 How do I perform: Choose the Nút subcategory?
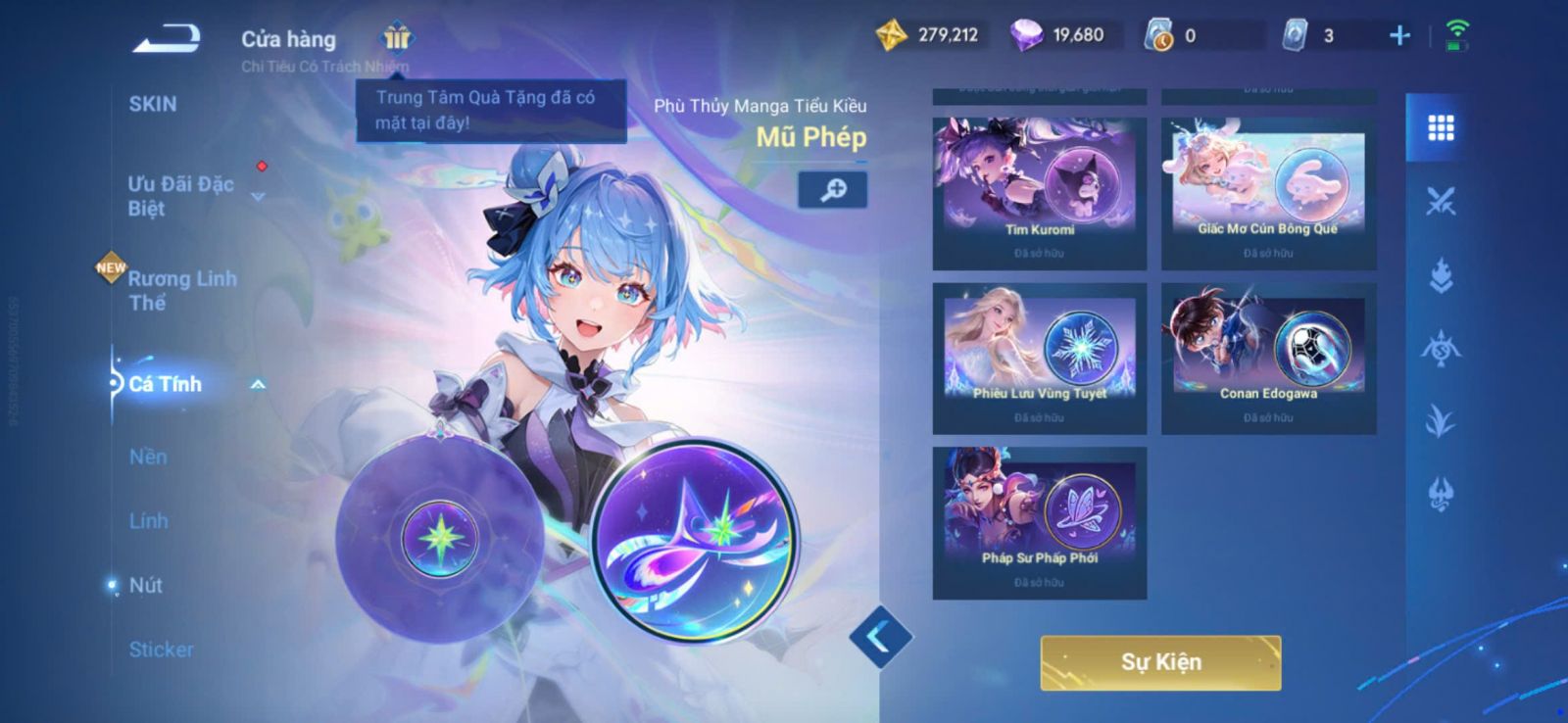click(146, 585)
